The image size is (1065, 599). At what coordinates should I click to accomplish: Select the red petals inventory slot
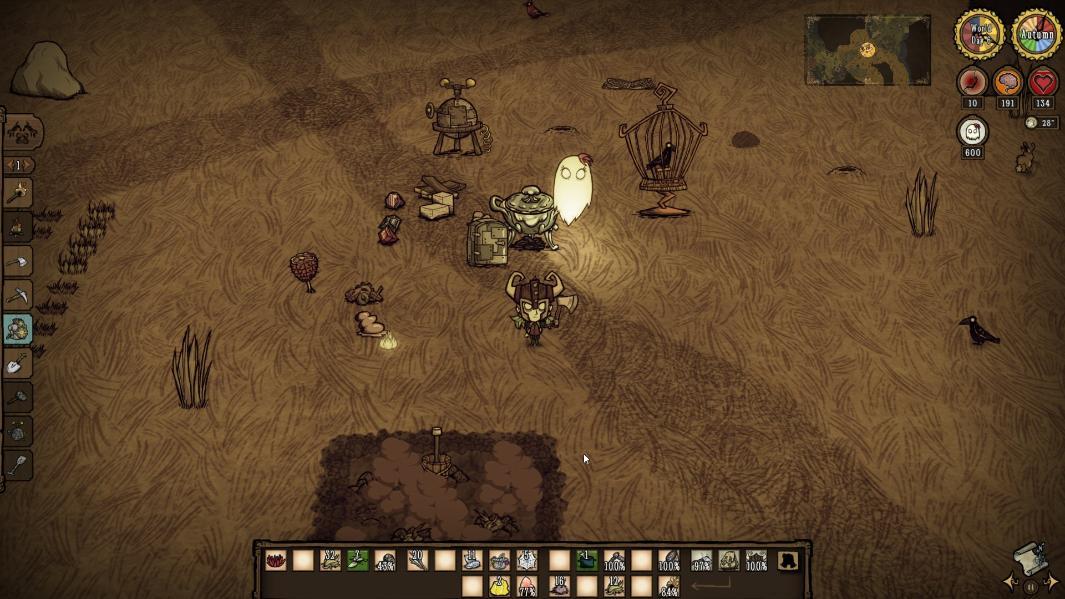[277, 561]
